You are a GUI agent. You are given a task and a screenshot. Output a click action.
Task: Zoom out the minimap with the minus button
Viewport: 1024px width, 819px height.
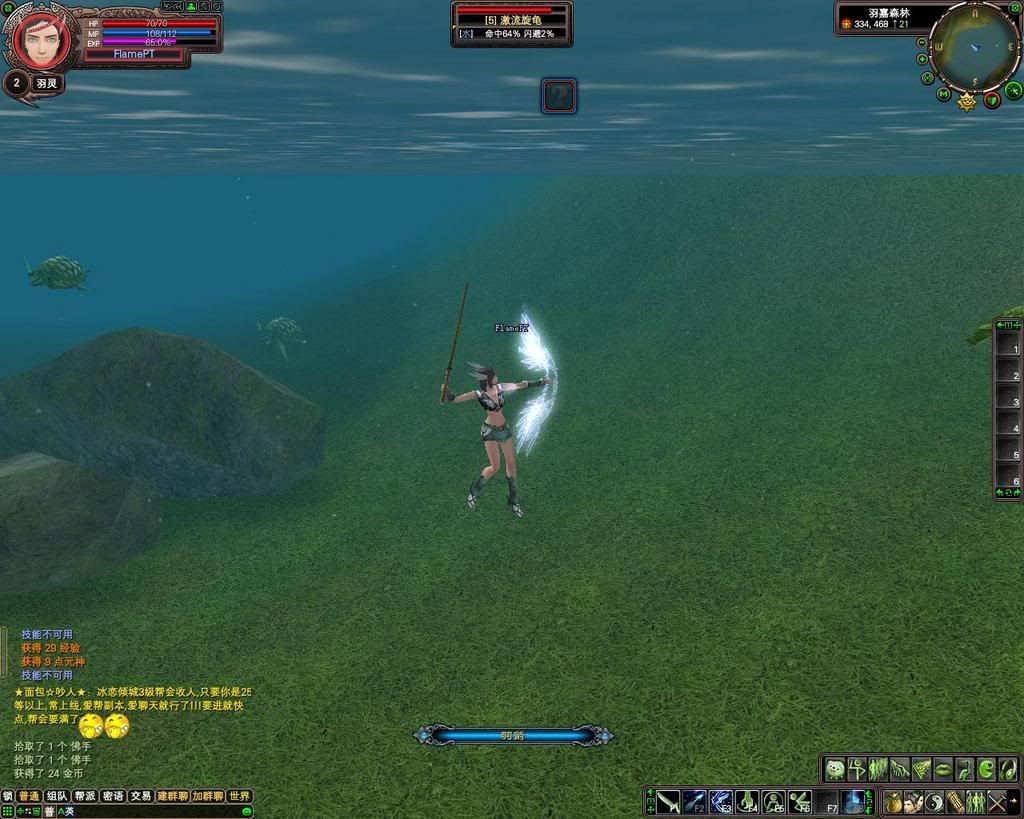[x=922, y=43]
